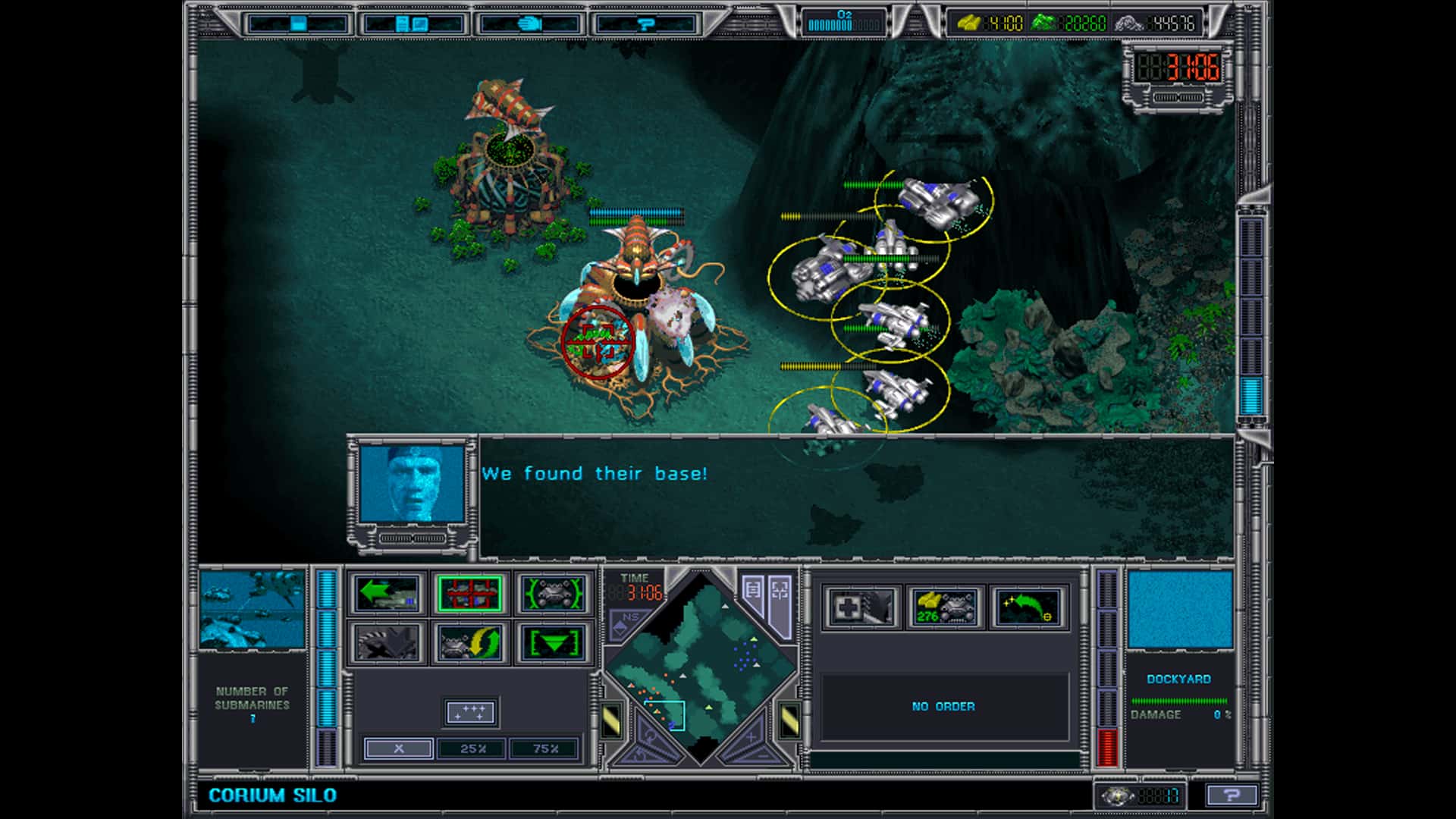Click the O2 oxygen meter at the top
Screen dimensions: 1456x819
pyautogui.click(x=846, y=20)
